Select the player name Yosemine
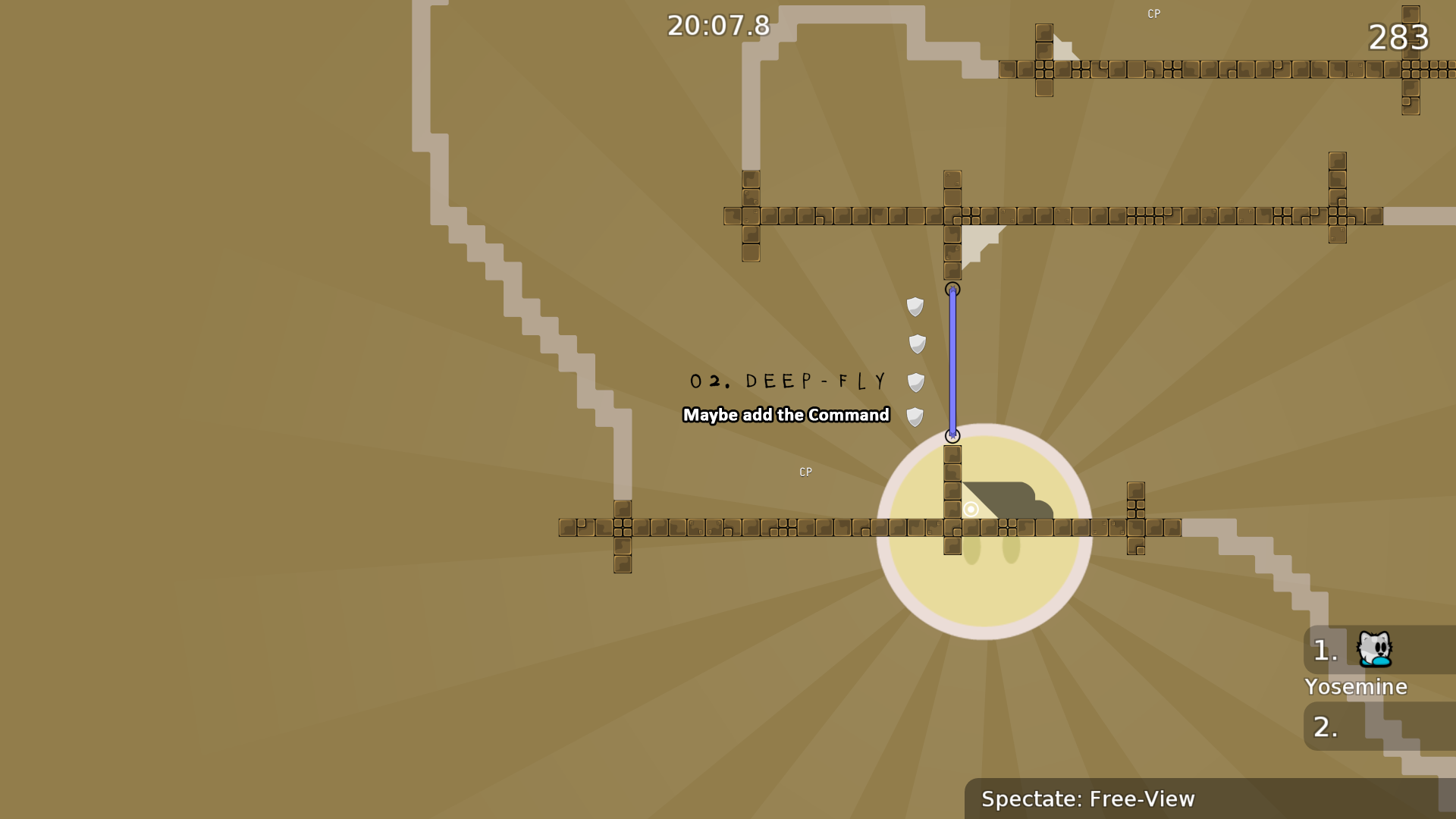The width and height of the screenshot is (1456, 819). [1355, 687]
